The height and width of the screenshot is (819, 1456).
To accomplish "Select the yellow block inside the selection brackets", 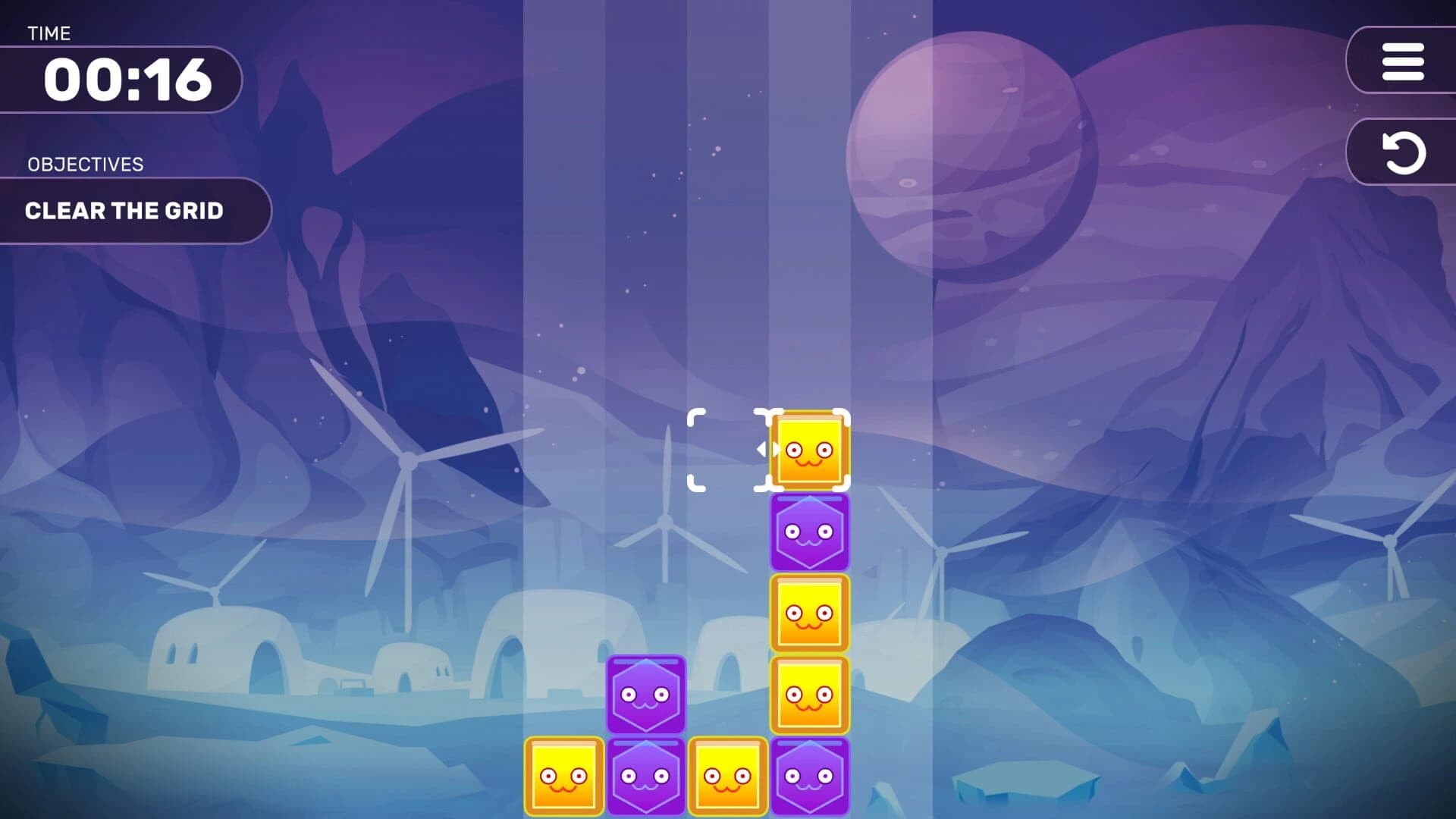I will [x=808, y=449].
